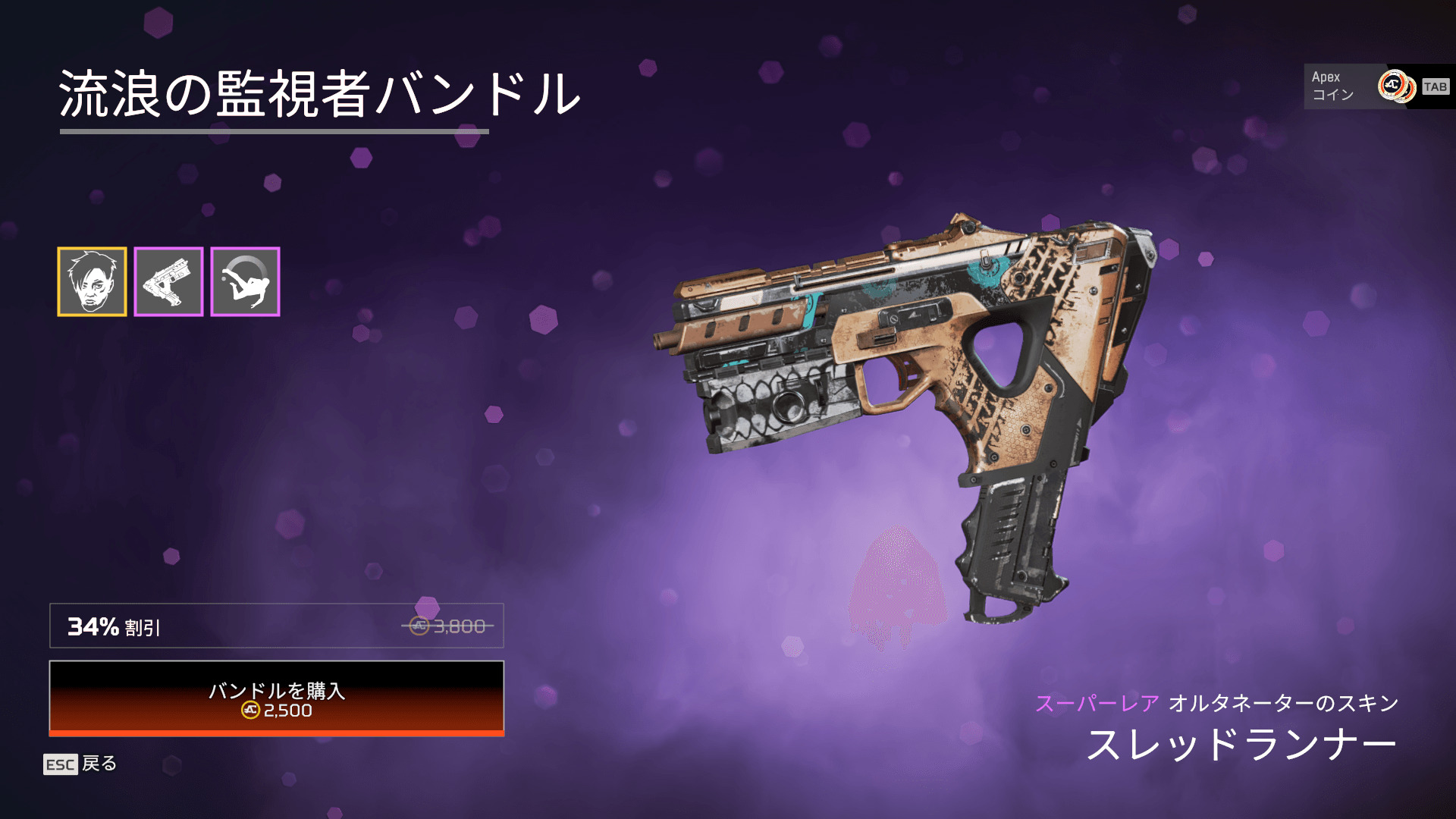The image size is (1456, 819).
Task: Purchase the bundle for 2,500 Apex Coins
Action: coord(277,698)
